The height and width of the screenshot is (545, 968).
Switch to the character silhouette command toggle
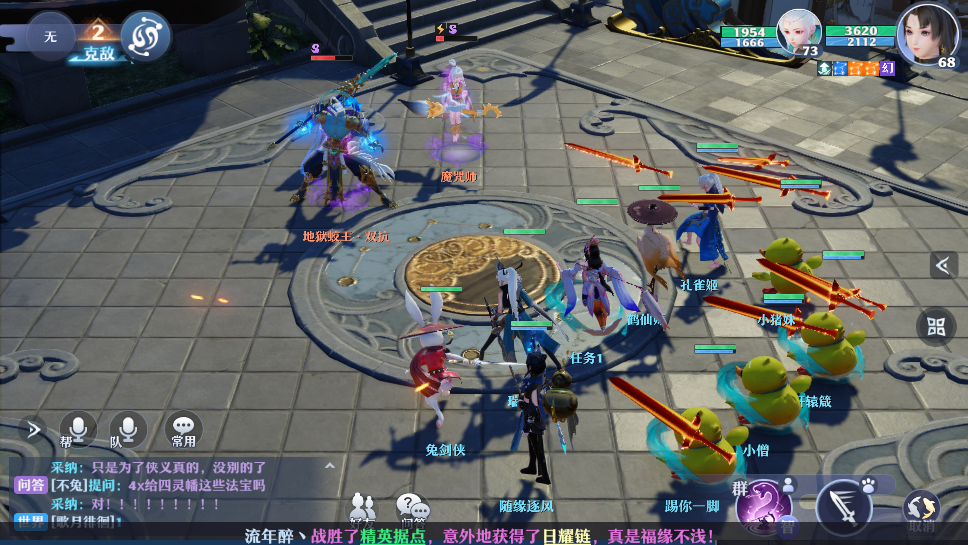pos(788,485)
